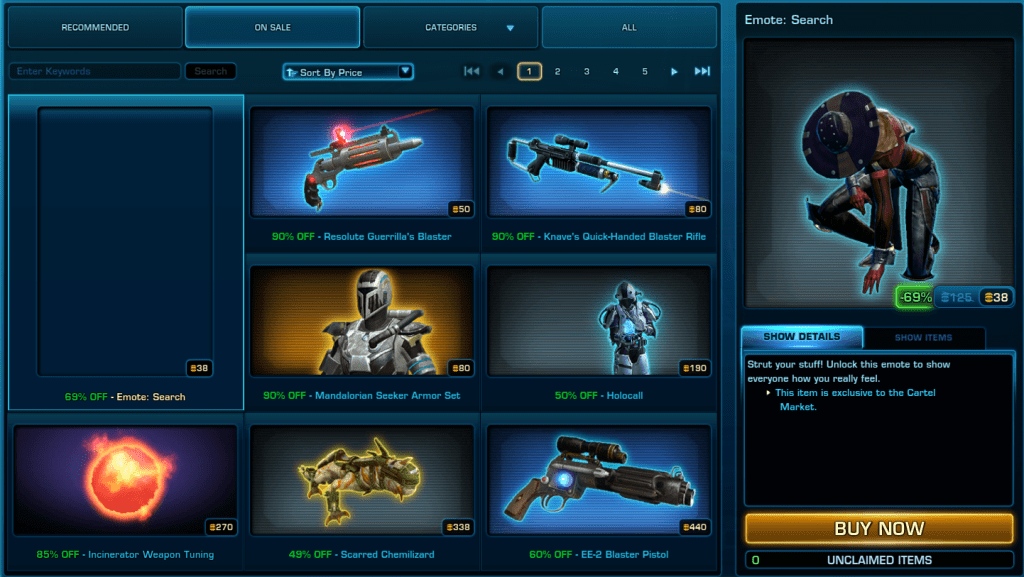
Task: Click the Enter Keywords search field
Action: pos(95,72)
